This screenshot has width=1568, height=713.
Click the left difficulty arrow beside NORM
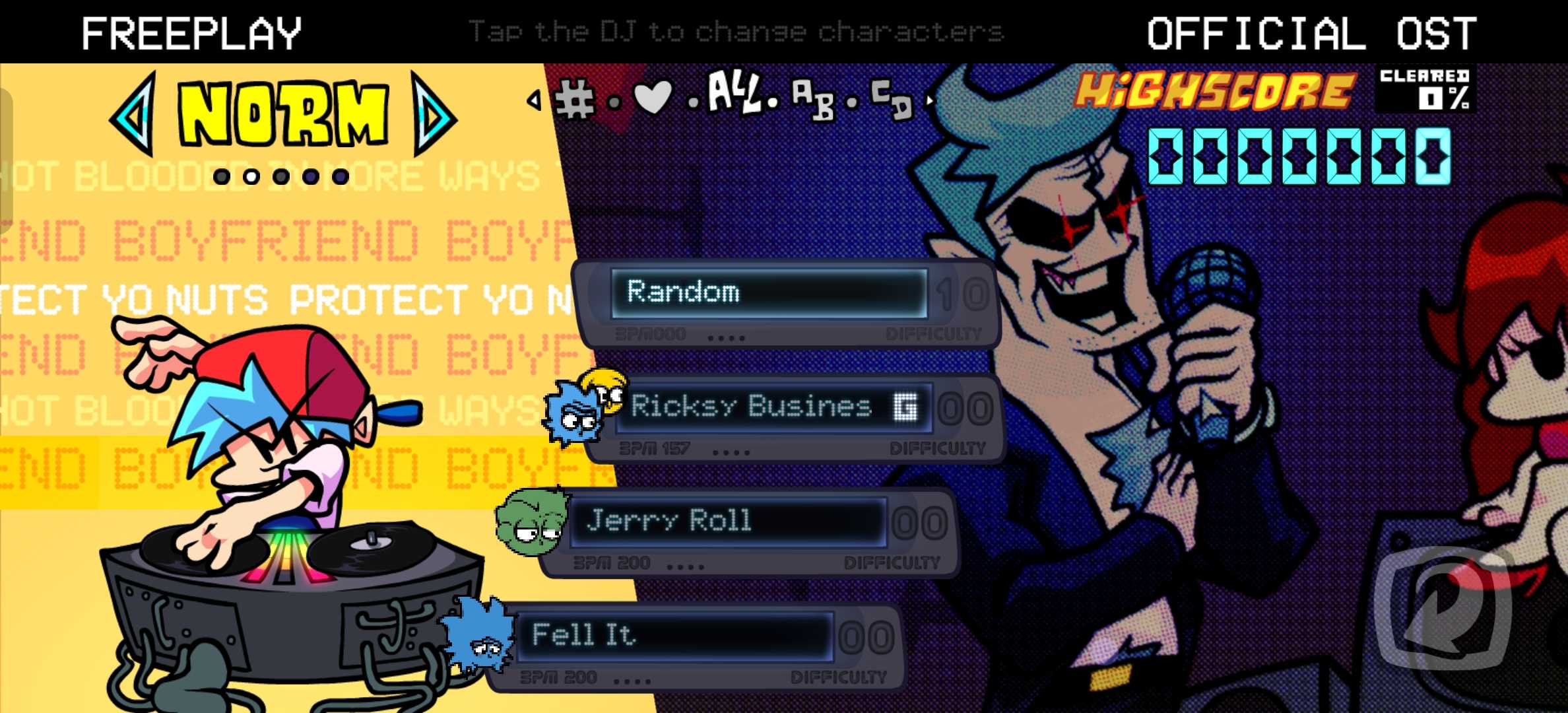(135, 114)
